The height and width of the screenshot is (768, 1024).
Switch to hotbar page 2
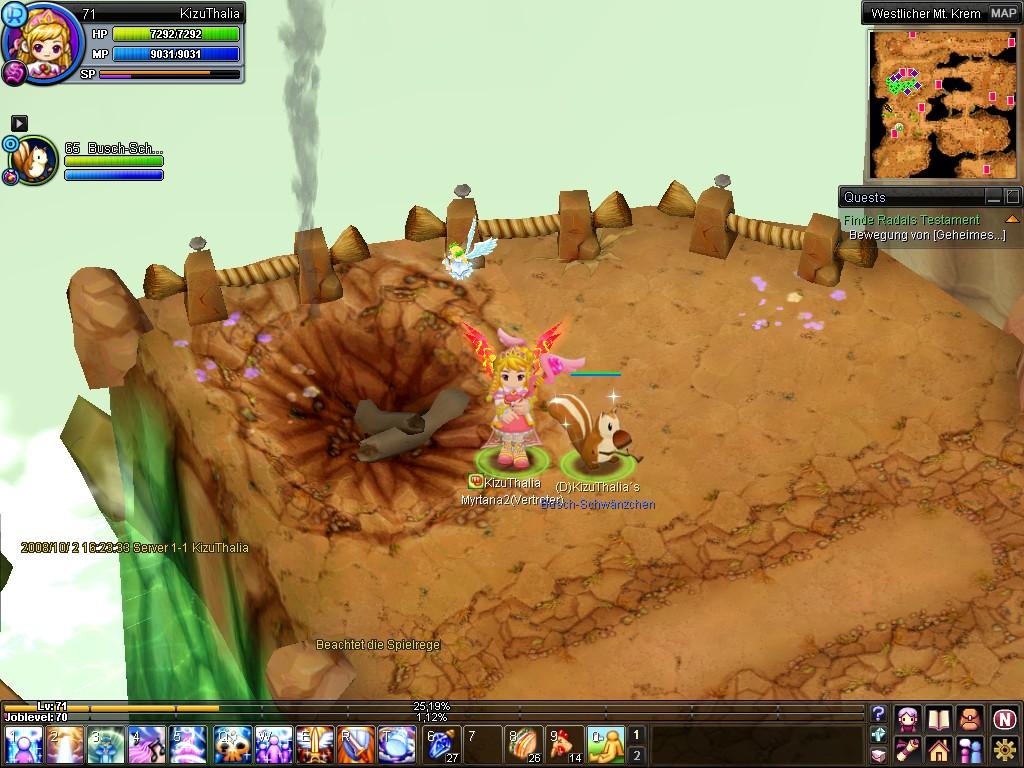click(636, 755)
